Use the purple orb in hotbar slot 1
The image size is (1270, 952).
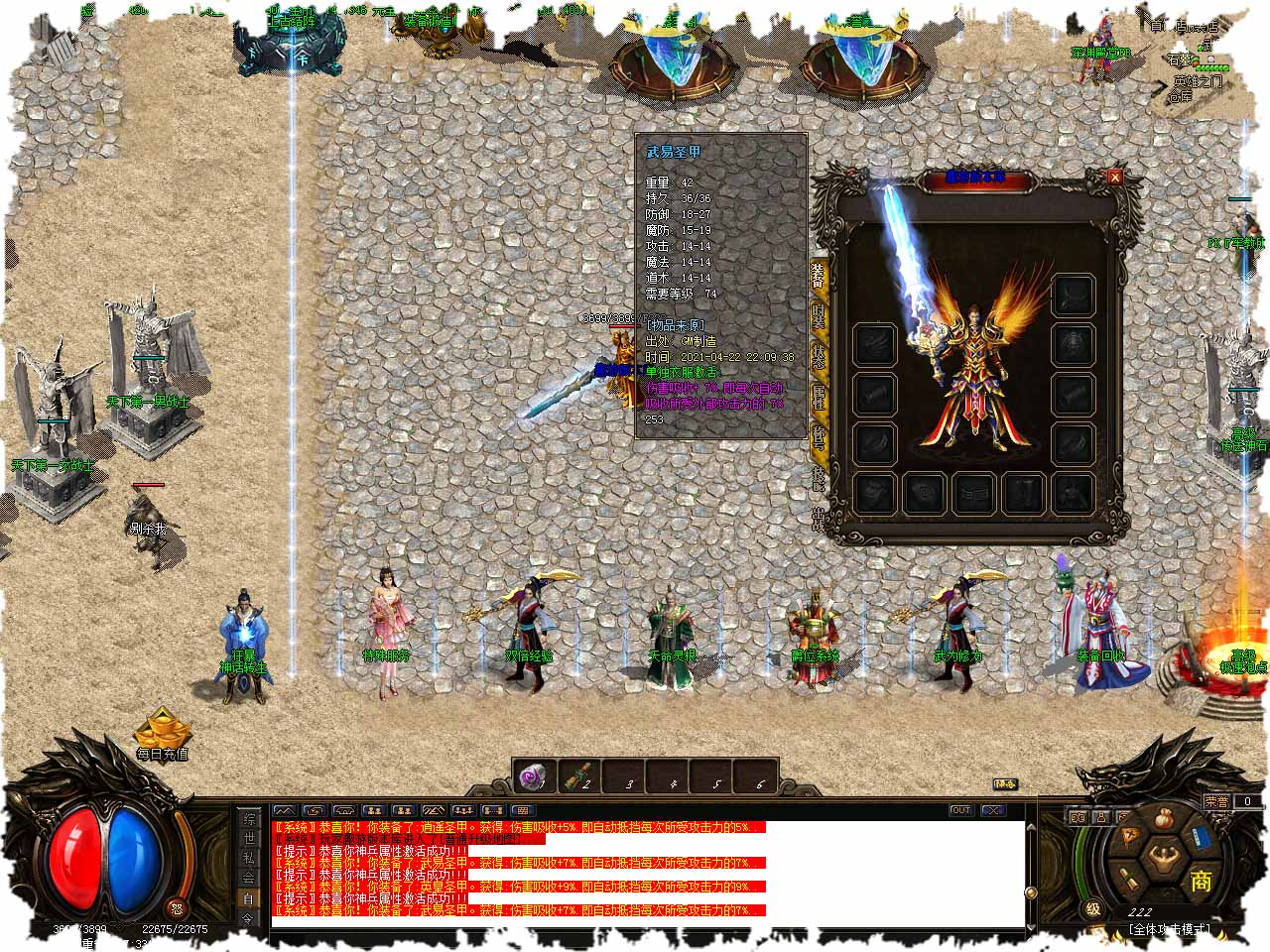click(537, 776)
